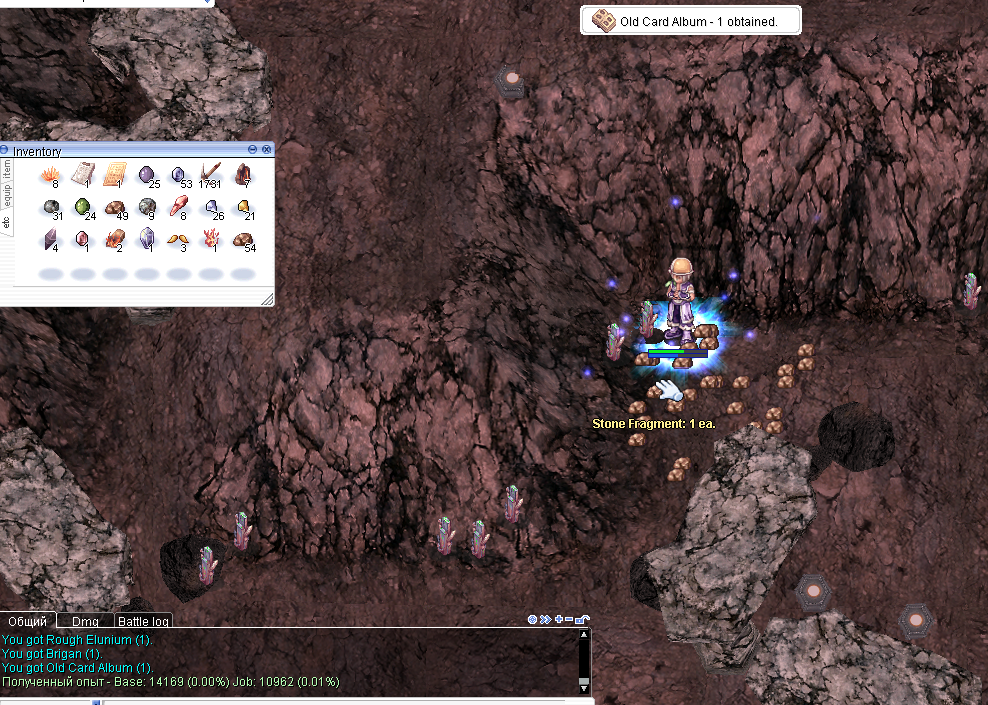988x705 pixels.
Task: Choose the brown rock stack of 54
Action: [x=243, y=240]
